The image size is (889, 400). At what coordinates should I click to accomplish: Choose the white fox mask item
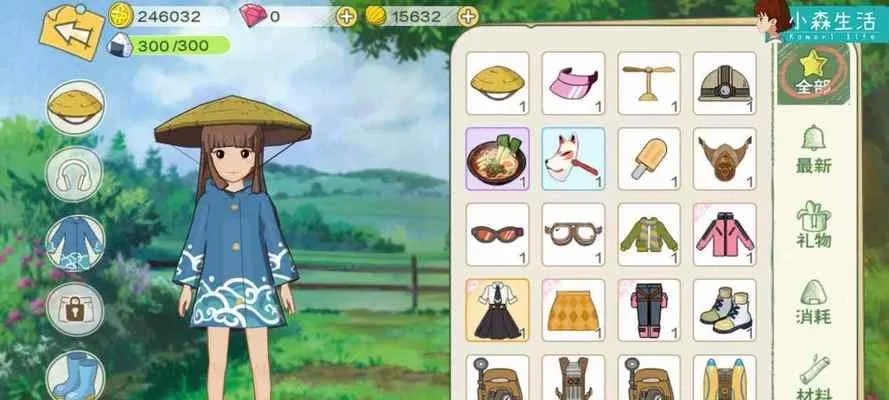pyautogui.click(x=573, y=158)
